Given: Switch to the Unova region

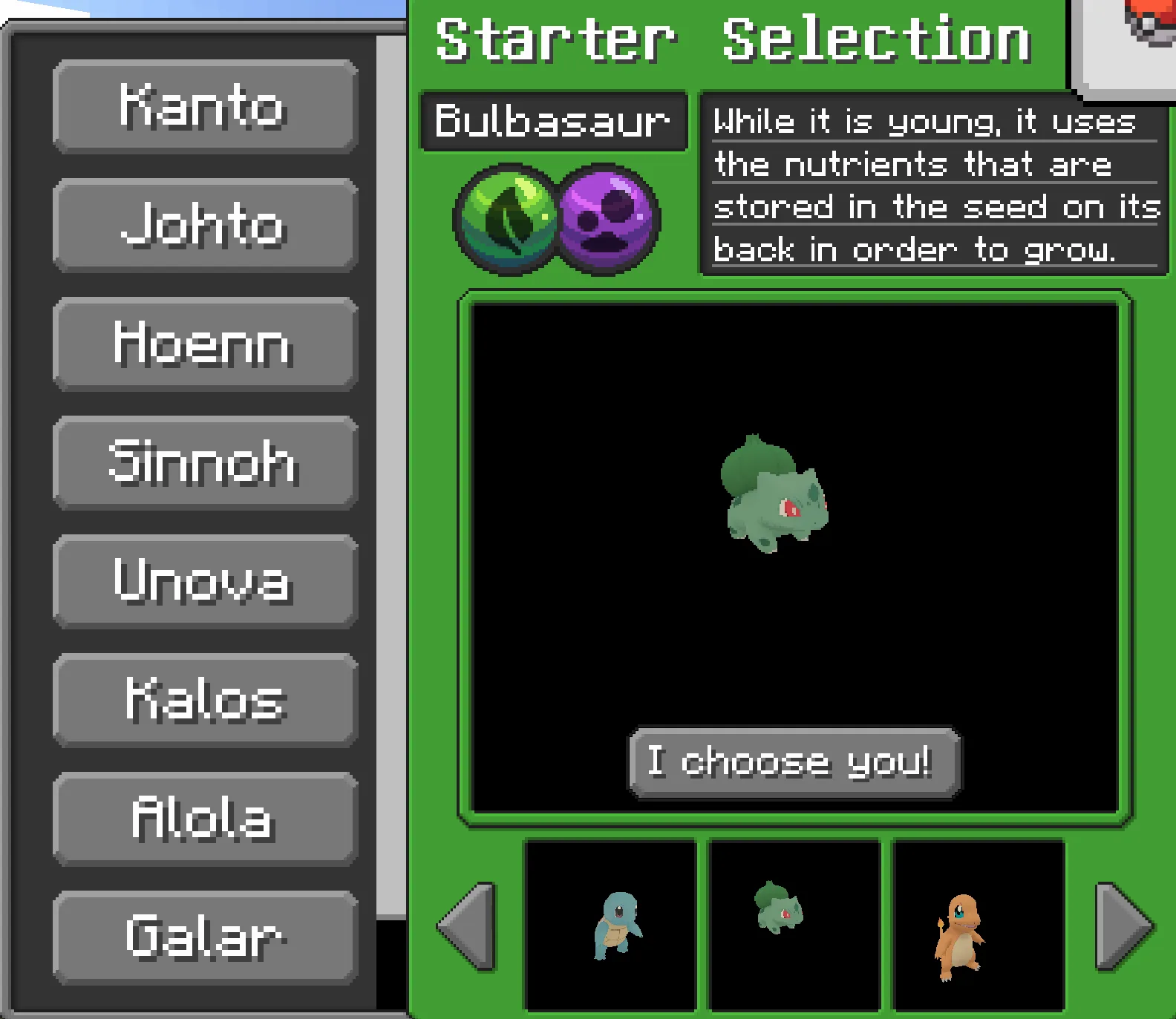Looking at the screenshot, I should click(x=203, y=582).
